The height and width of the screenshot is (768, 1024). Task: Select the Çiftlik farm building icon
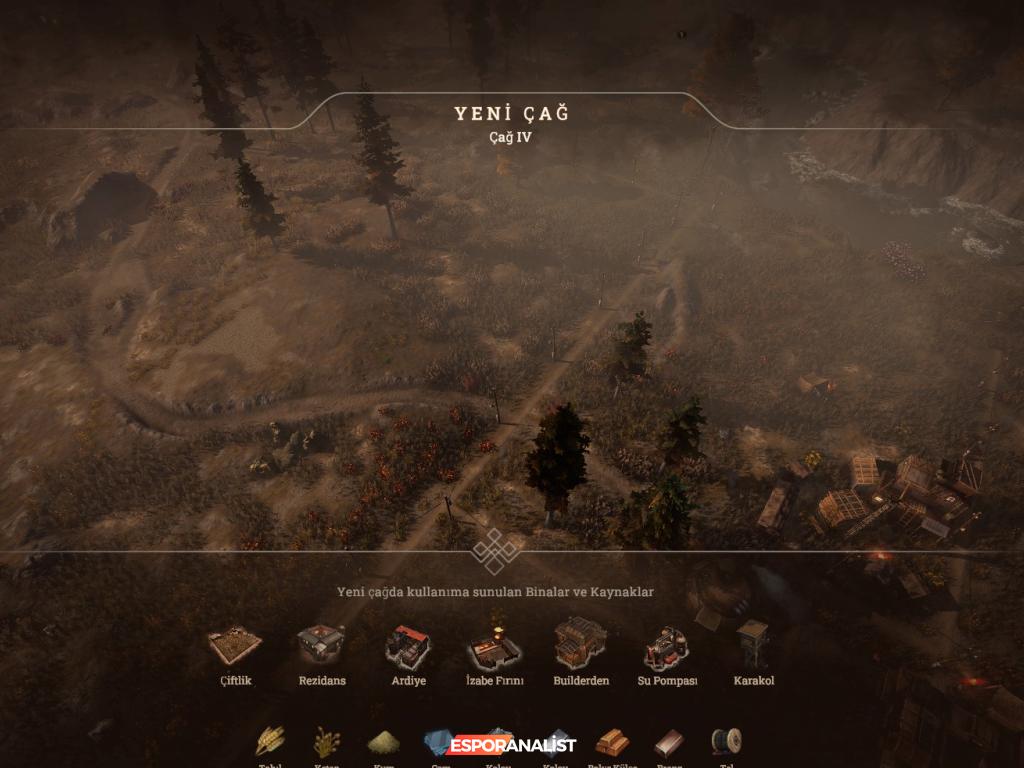(x=235, y=646)
